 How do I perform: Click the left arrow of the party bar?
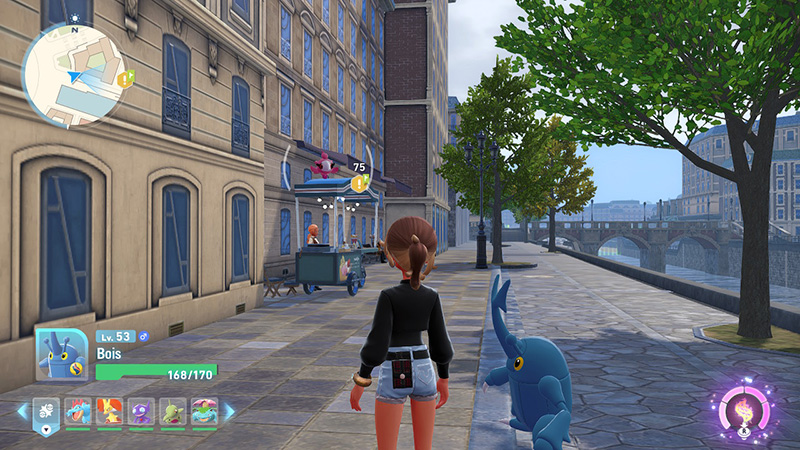22,411
